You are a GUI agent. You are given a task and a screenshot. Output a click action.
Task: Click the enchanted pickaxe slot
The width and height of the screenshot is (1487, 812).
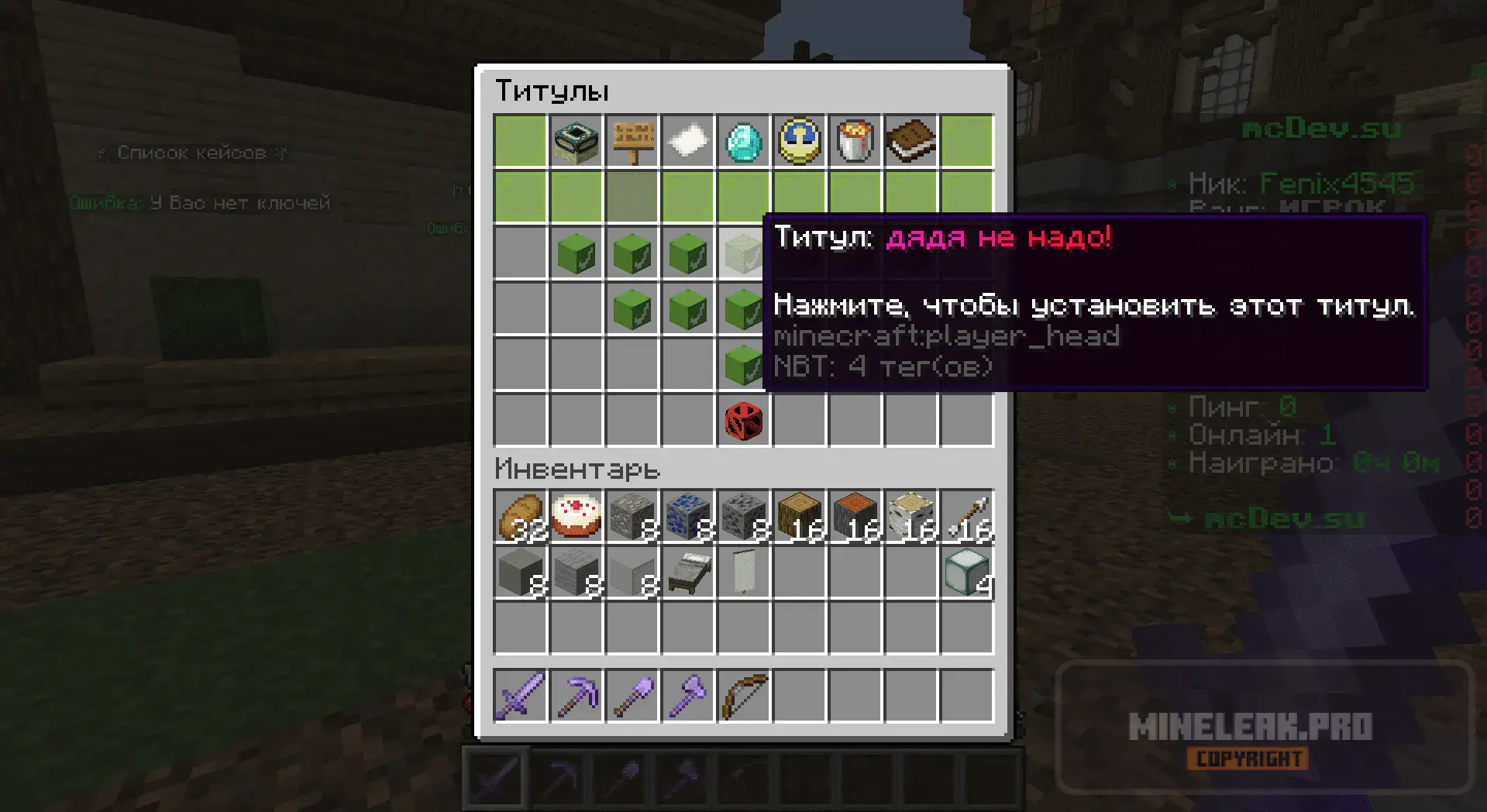point(577,696)
